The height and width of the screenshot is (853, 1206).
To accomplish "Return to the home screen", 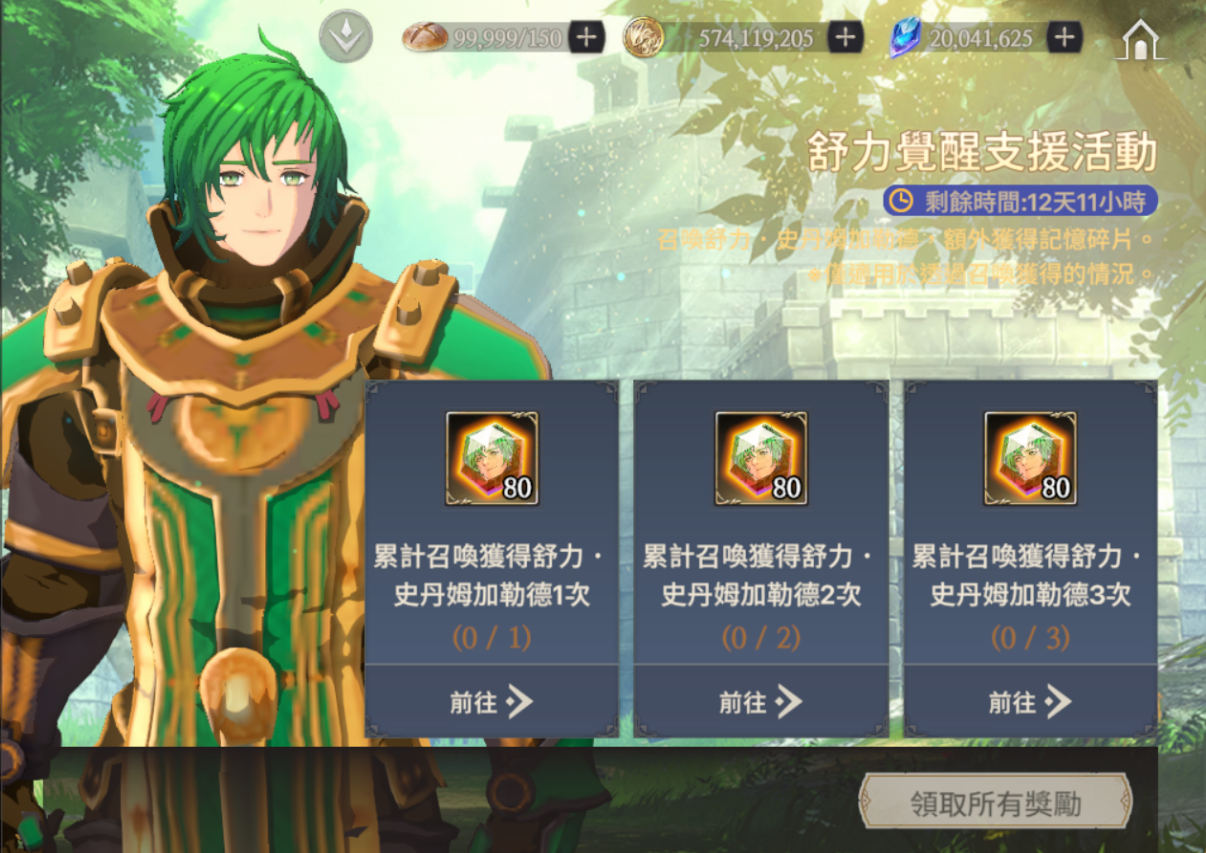I will [x=1142, y=40].
